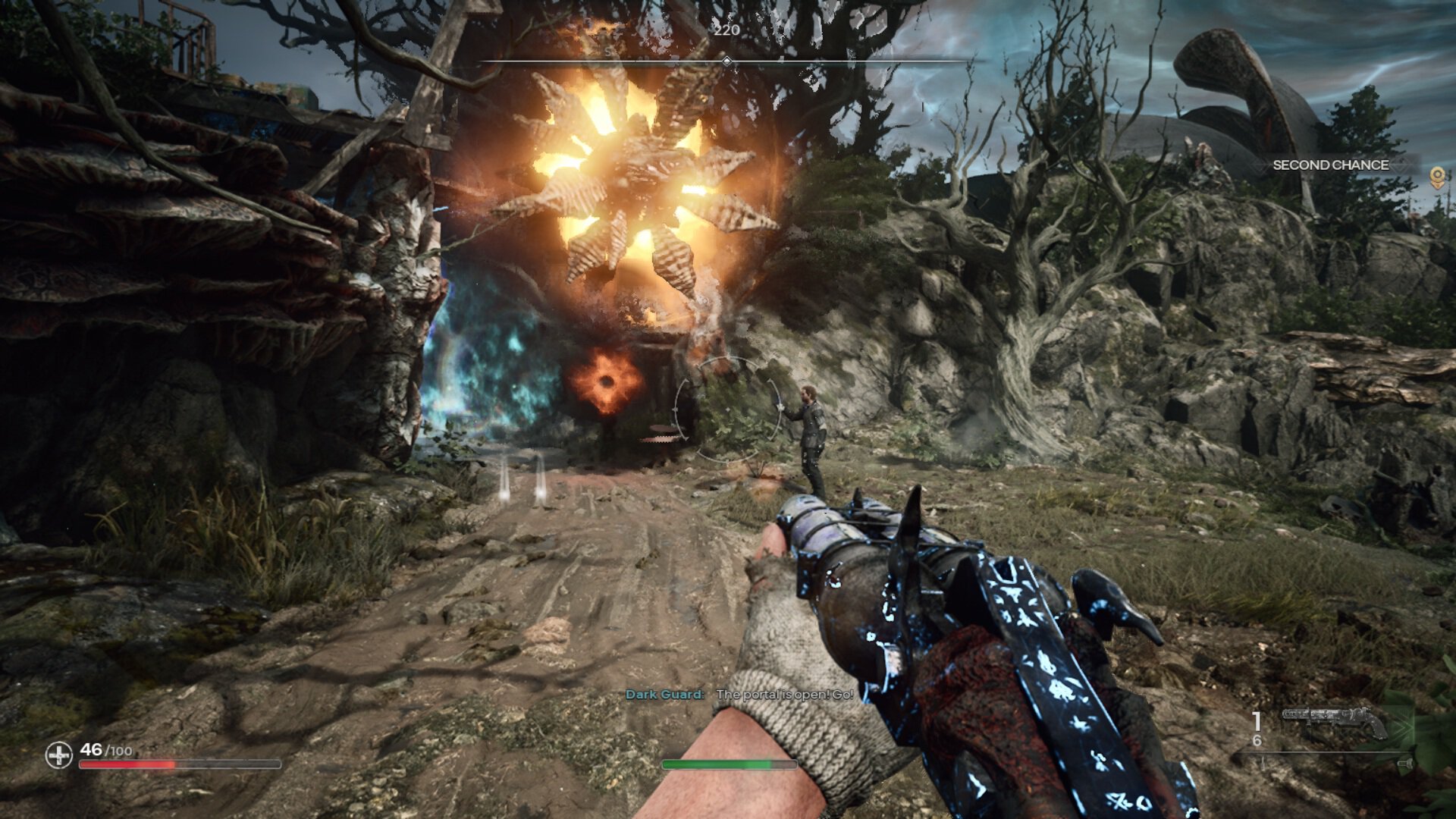Click the health cross icon
The height and width of the screenshot is (819, 1456).
point(58,755)
